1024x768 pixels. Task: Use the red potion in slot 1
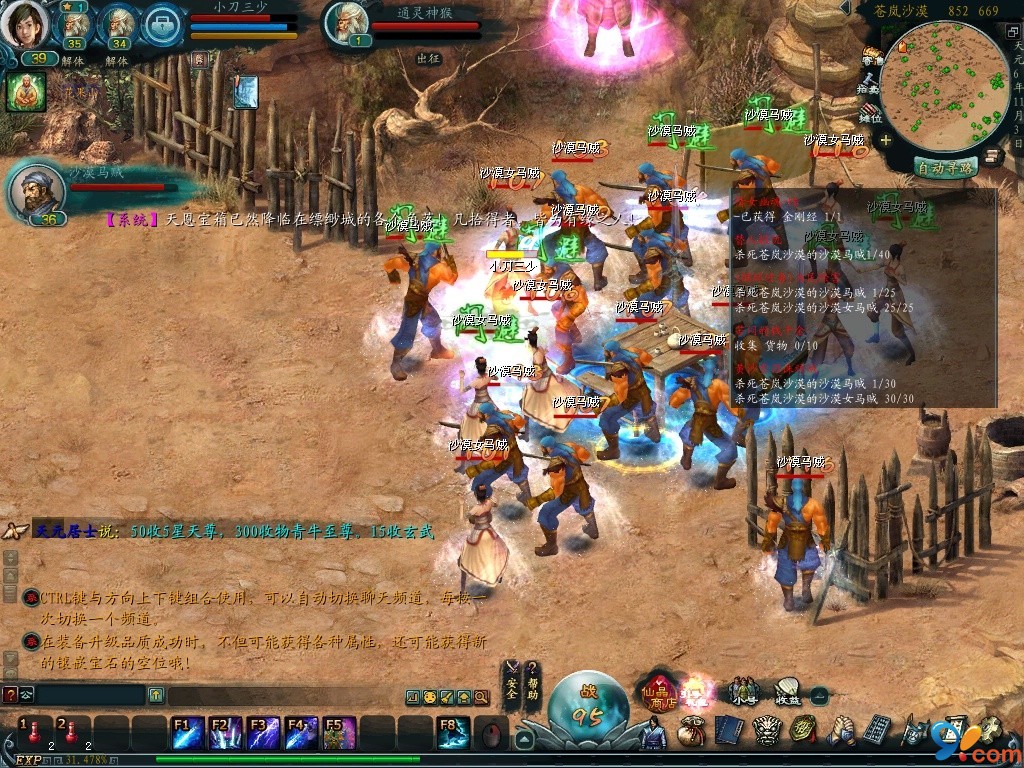[33, 731]
